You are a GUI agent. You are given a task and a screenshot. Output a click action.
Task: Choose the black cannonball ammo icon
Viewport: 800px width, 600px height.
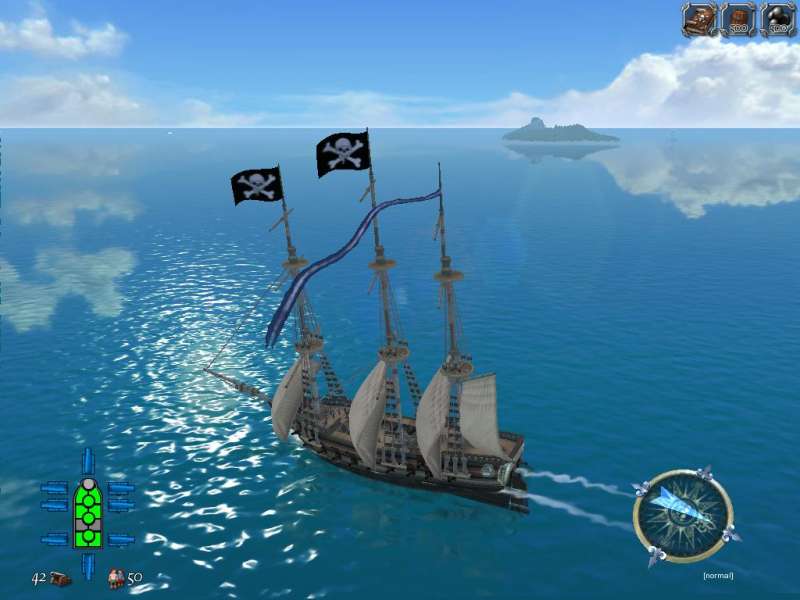tap(778, 19)
